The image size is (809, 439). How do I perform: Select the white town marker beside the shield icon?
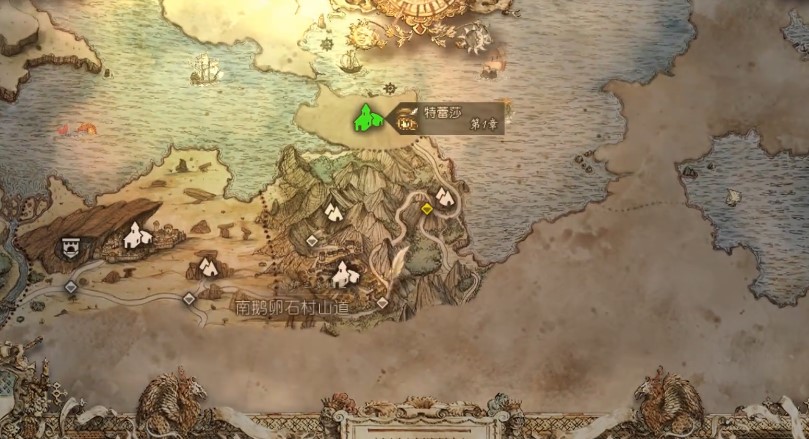pyautogui.click(x=136, y=236)
